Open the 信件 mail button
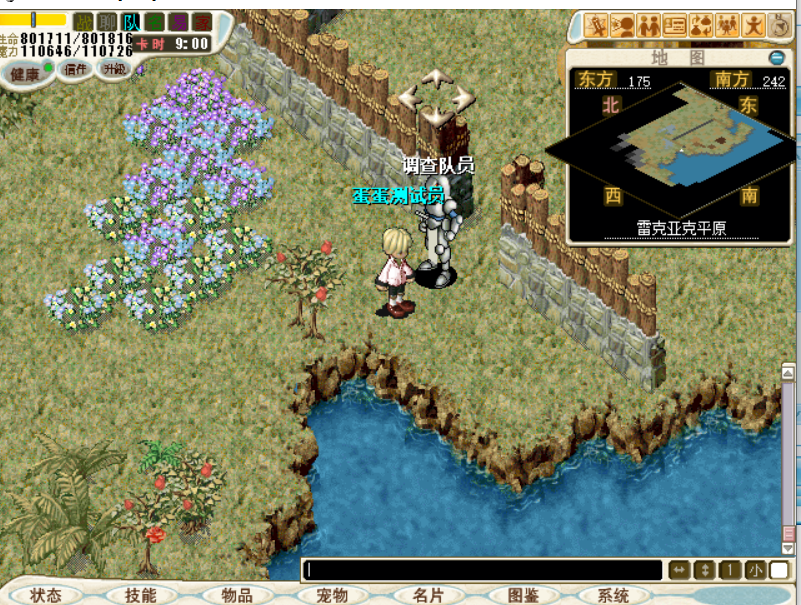Image resolution: width=801 pixels, height=605 pixels. 76,69
